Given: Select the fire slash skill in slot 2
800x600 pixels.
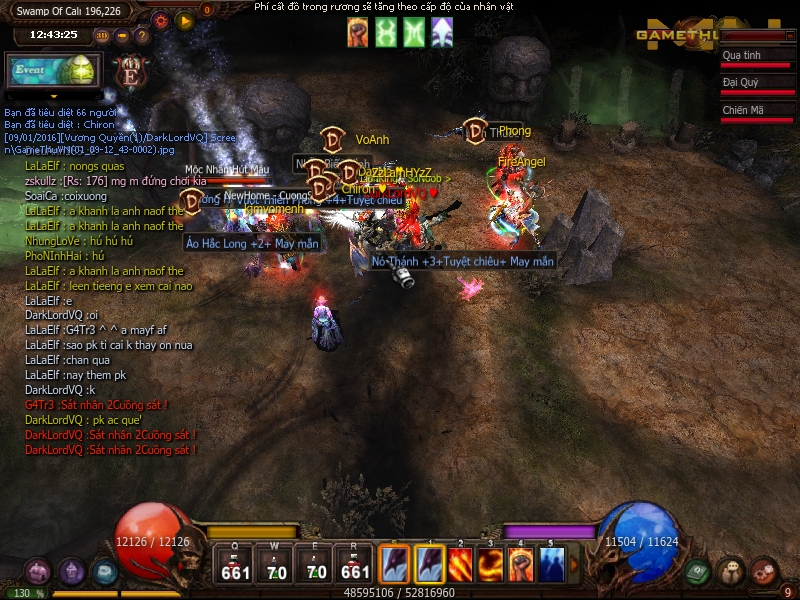Looking at the screenshot, I should pyautogui.click(x=460, y=564).
